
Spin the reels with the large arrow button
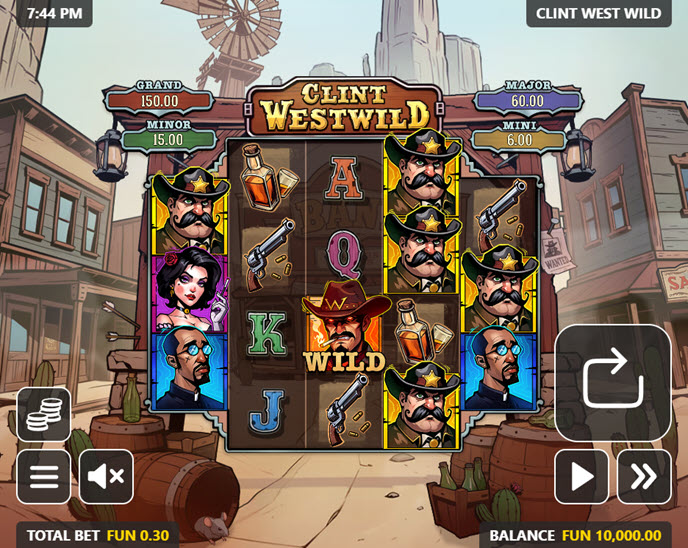pyautogui.click(x=612, y=381)
